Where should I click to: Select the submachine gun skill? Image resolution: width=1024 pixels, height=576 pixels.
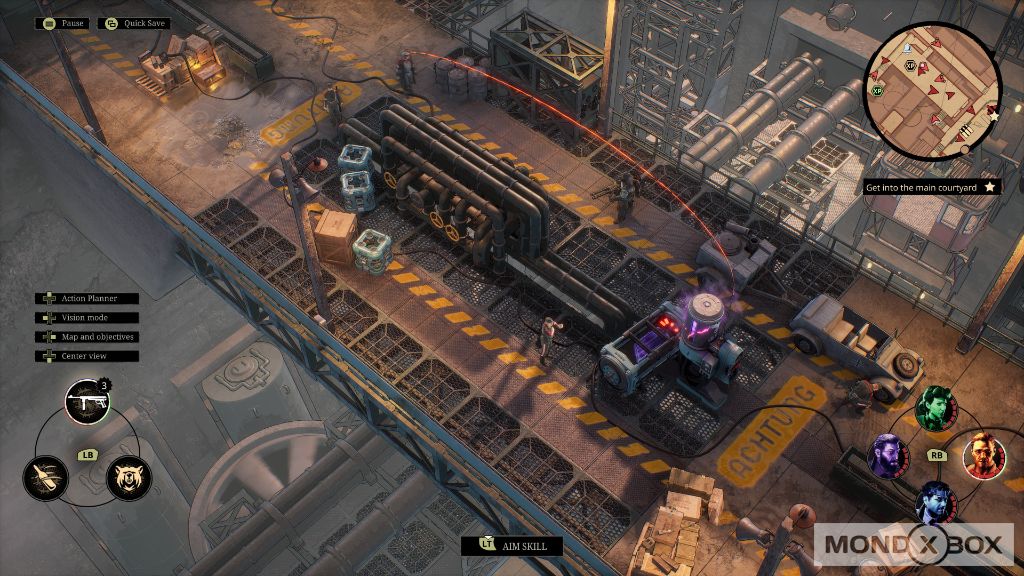(87, 402)
